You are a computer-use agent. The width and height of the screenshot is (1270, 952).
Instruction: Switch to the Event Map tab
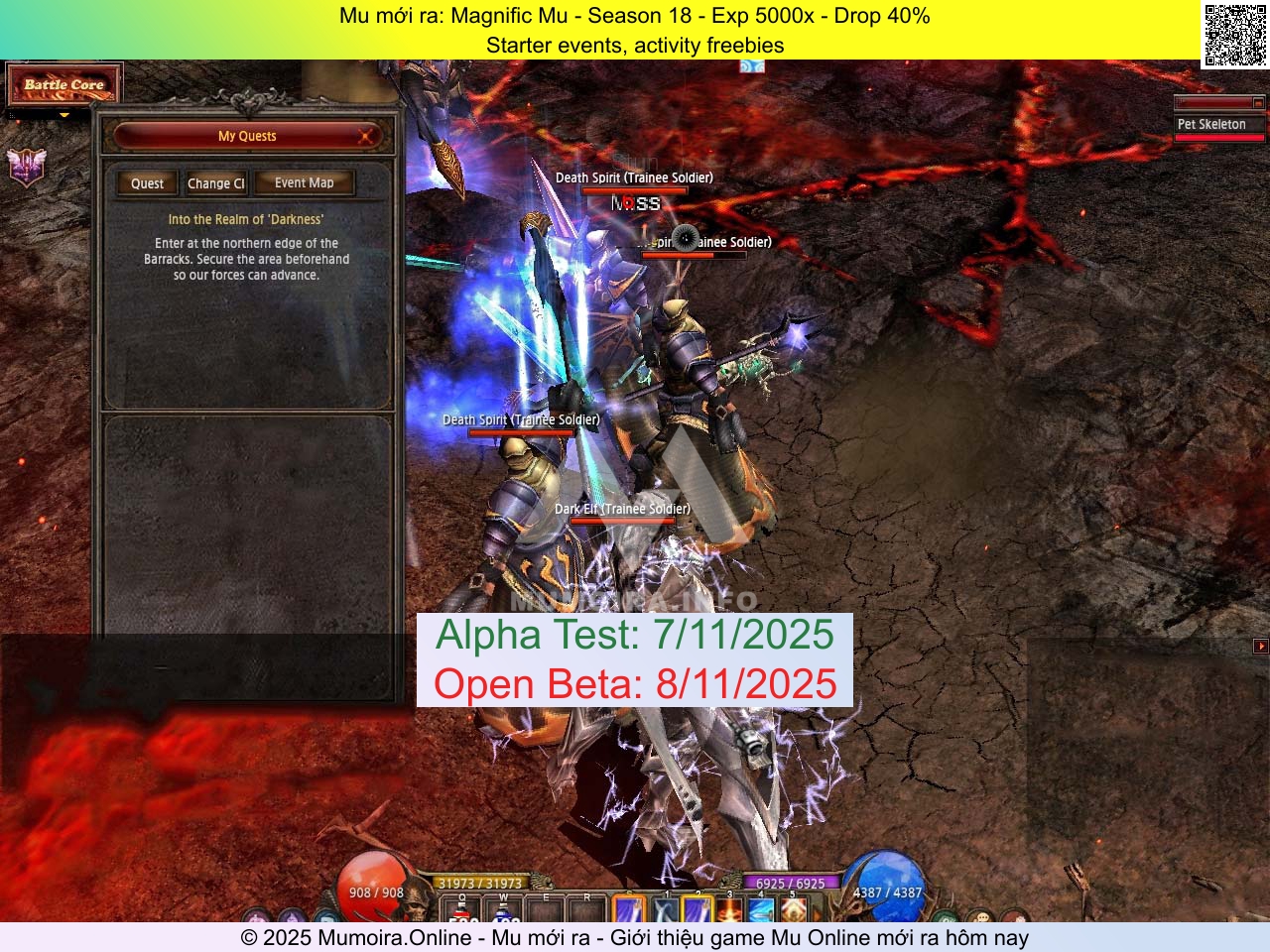point(304,182)
